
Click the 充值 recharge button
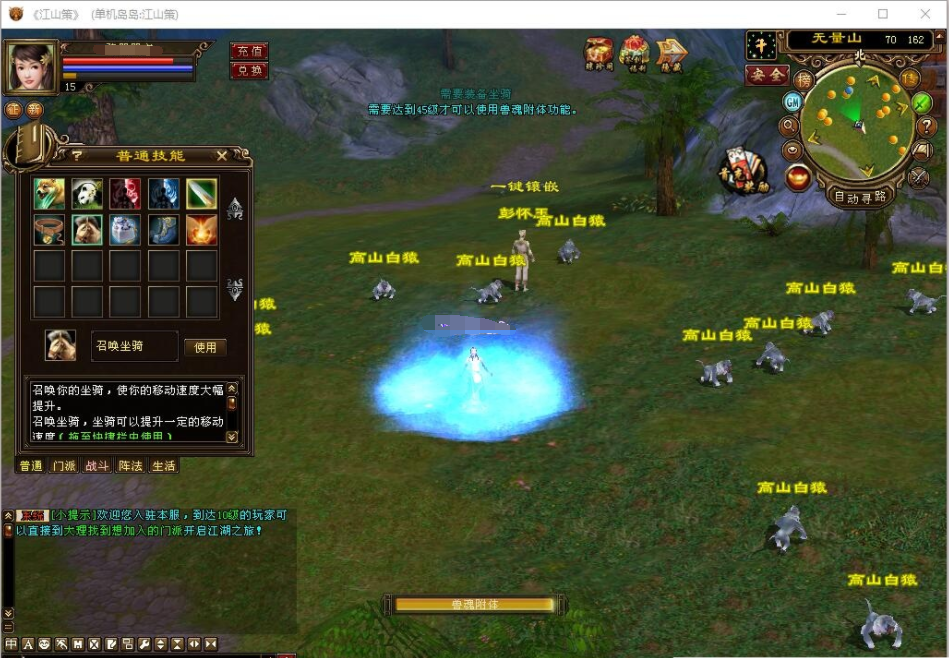pos(248,51)
